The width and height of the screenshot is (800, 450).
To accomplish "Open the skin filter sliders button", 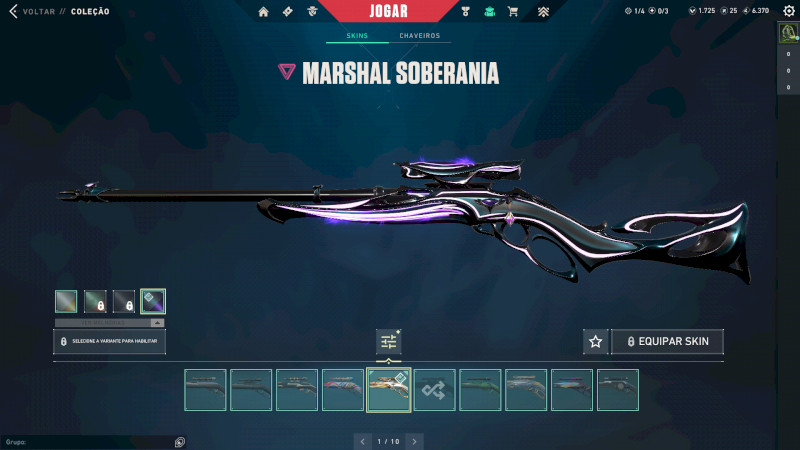I will tap(389, 342).
